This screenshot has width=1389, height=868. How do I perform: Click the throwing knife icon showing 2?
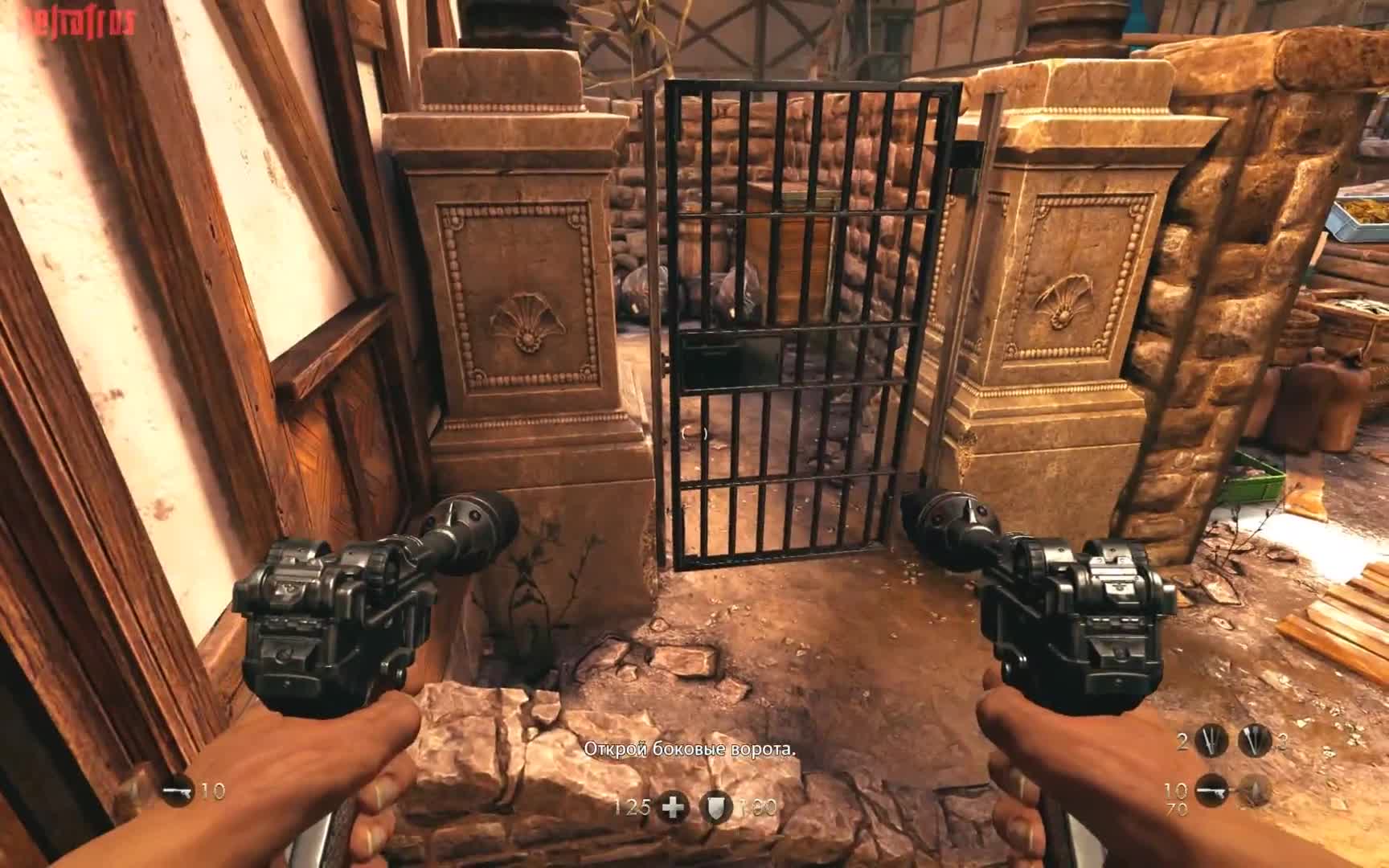coord(1211,740)
